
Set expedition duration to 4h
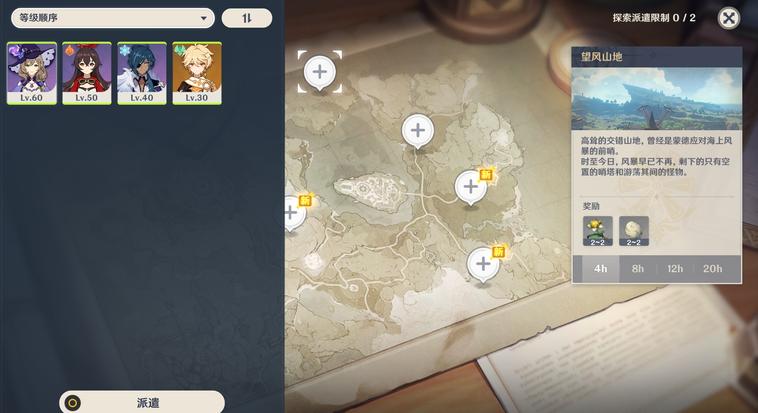coord(600,268)
